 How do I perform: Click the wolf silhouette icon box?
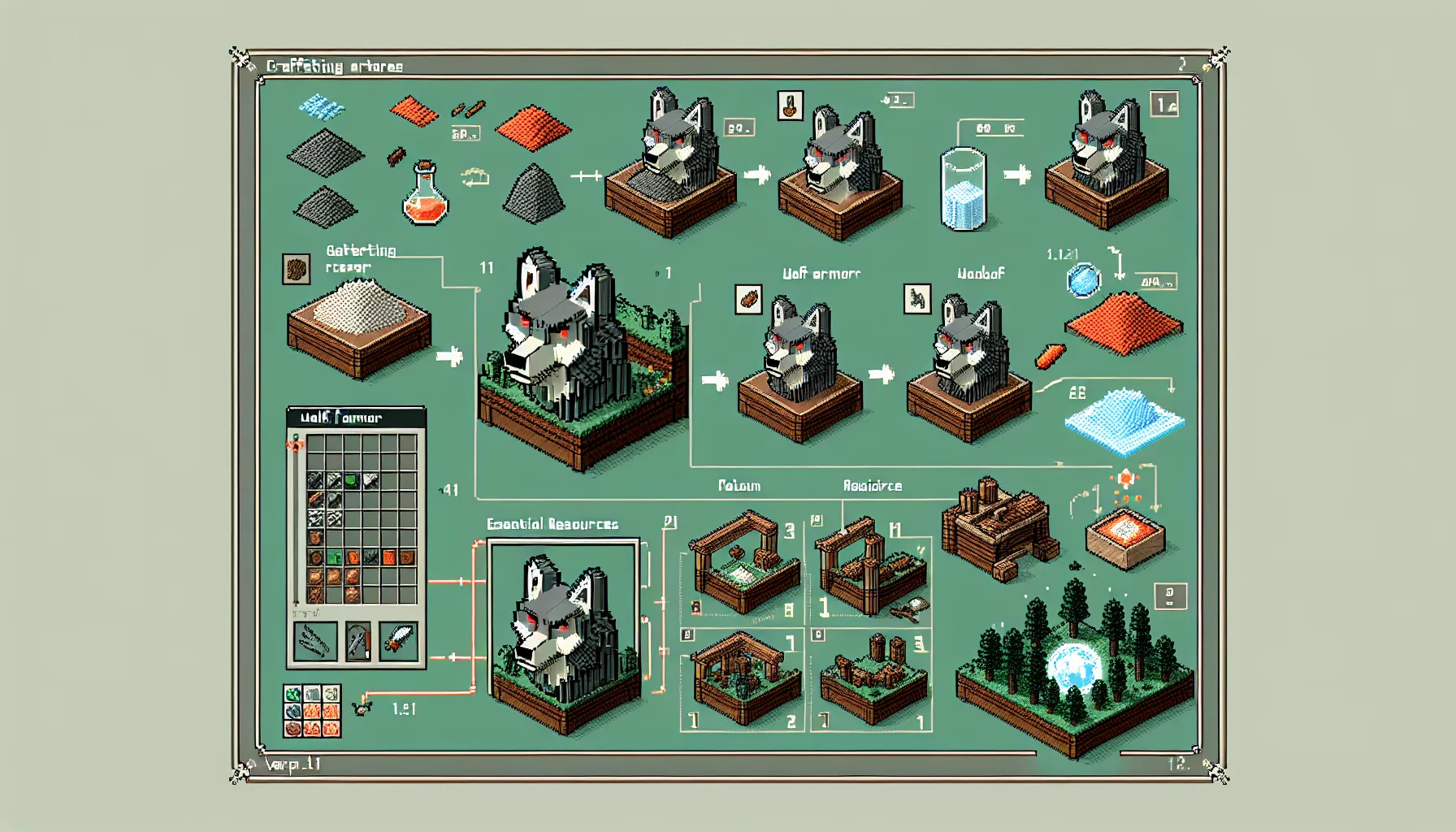point(917,299)
